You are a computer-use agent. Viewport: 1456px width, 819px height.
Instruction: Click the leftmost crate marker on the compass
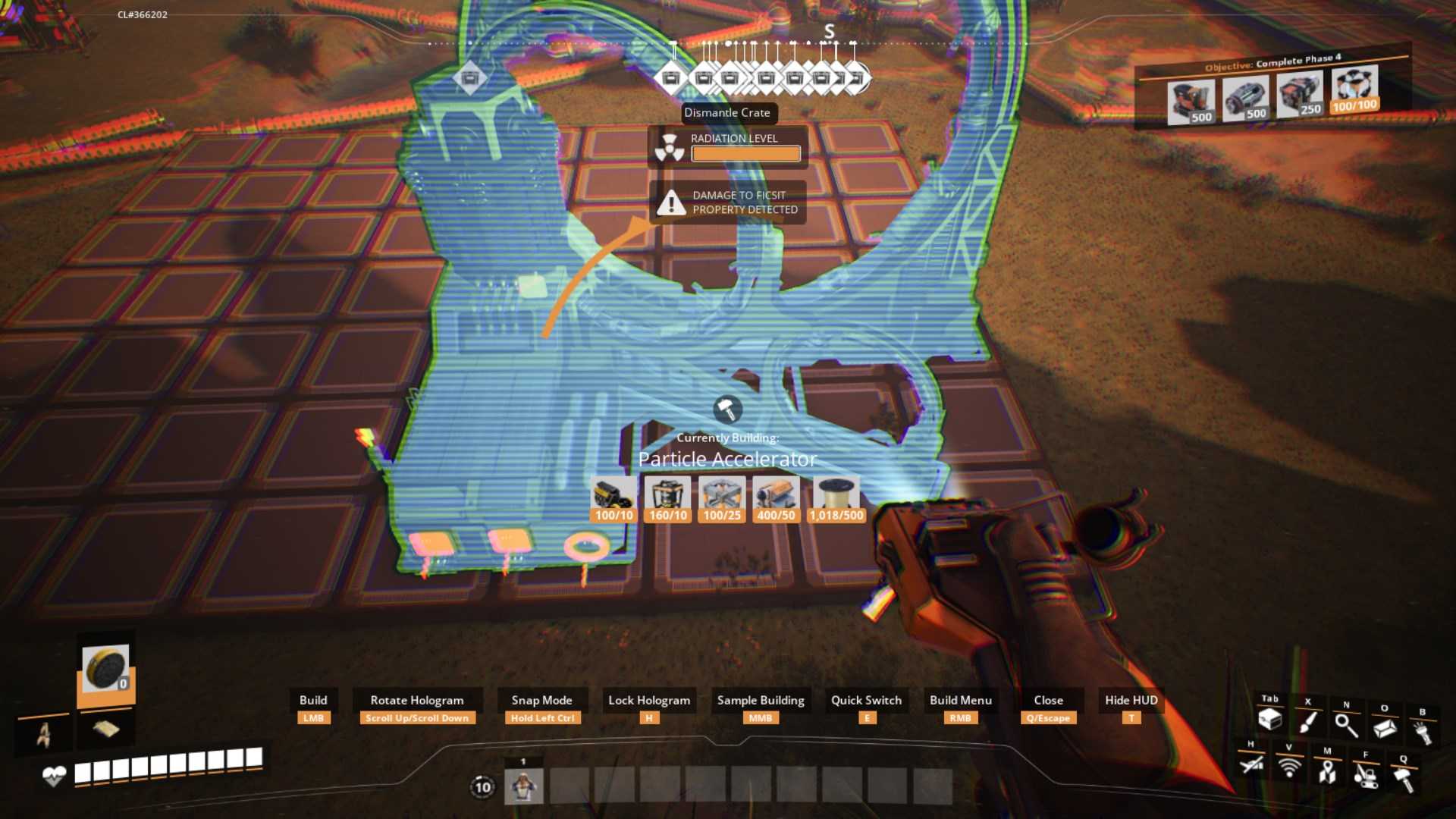coord(469,77)
